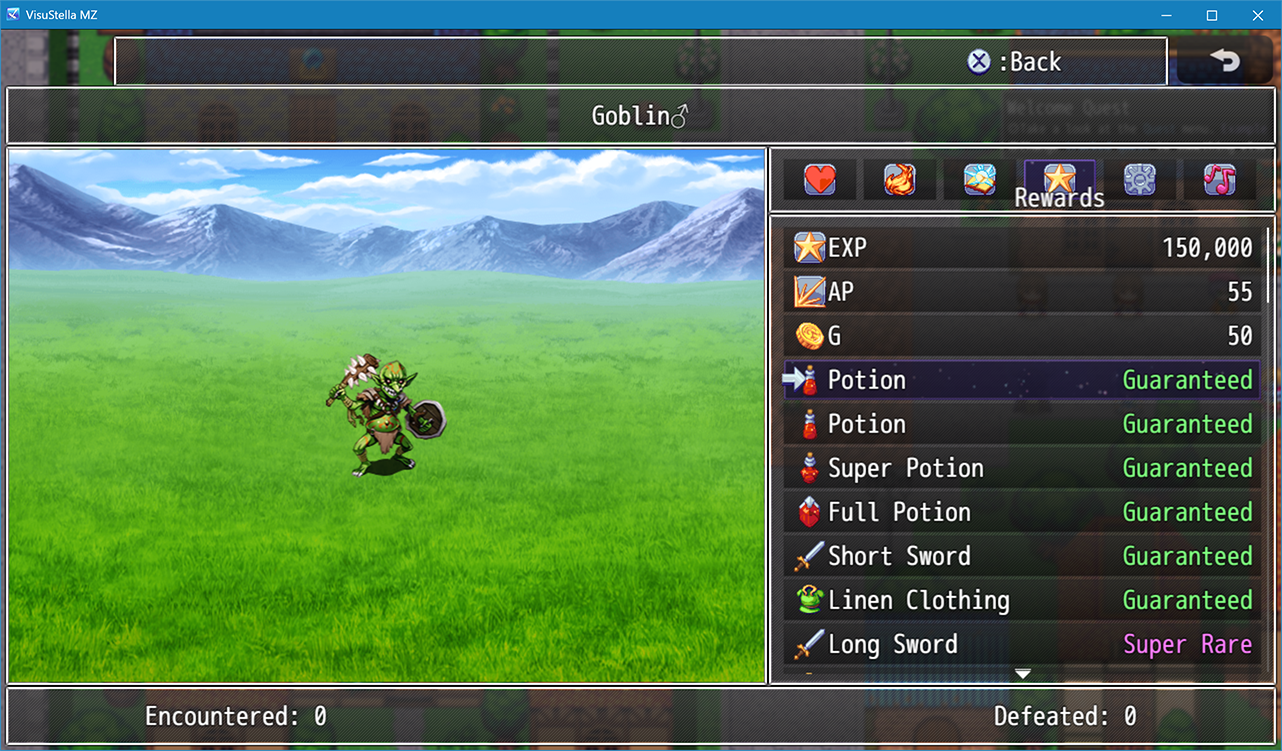Select the Super Potion reward row
1282x751 pixels.
(1022, 468)
